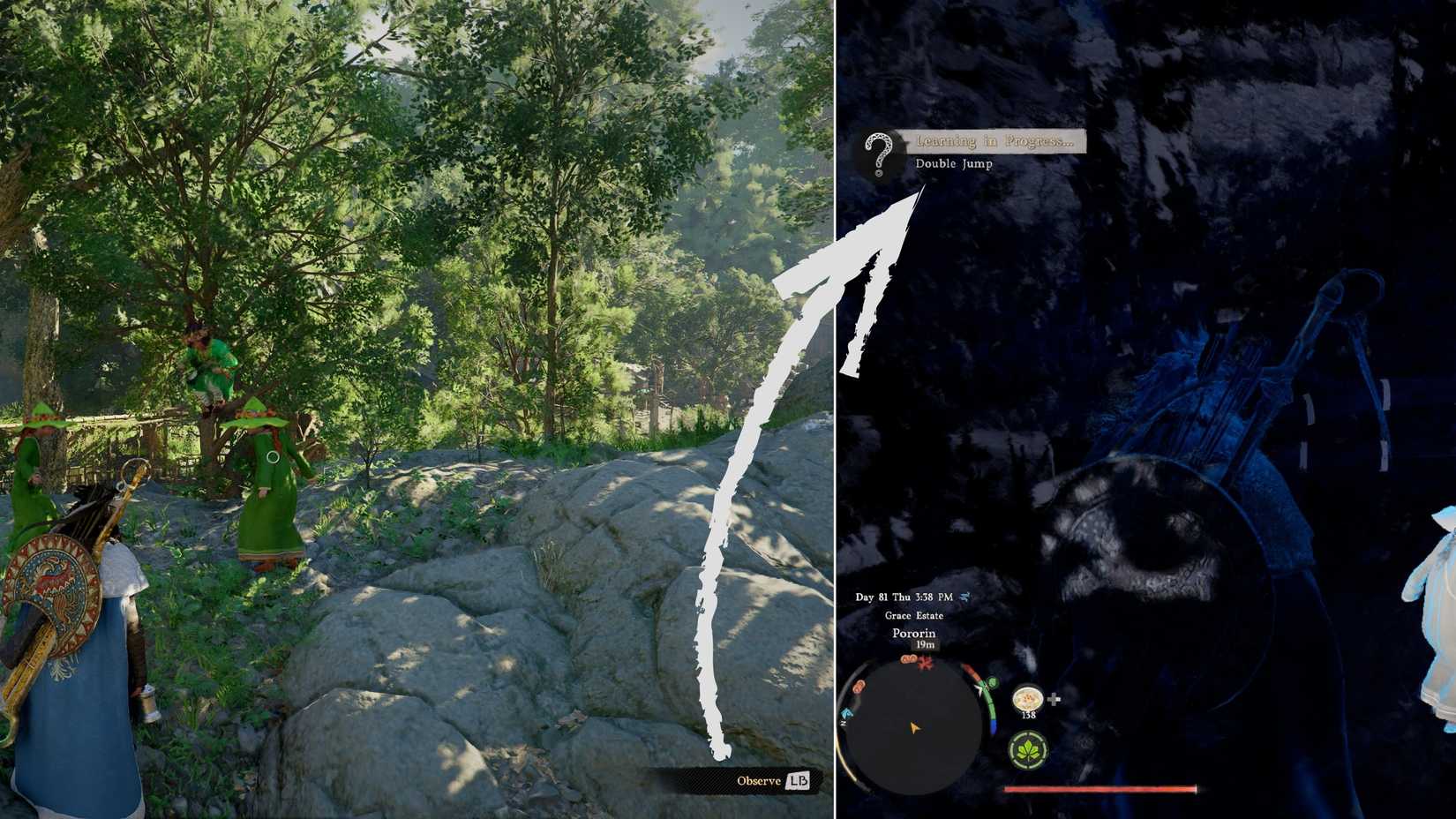Viewport: 1456px width, 819px height.
Task: Click the orange footprint markers on the minimap
Action: coord(908,657)
